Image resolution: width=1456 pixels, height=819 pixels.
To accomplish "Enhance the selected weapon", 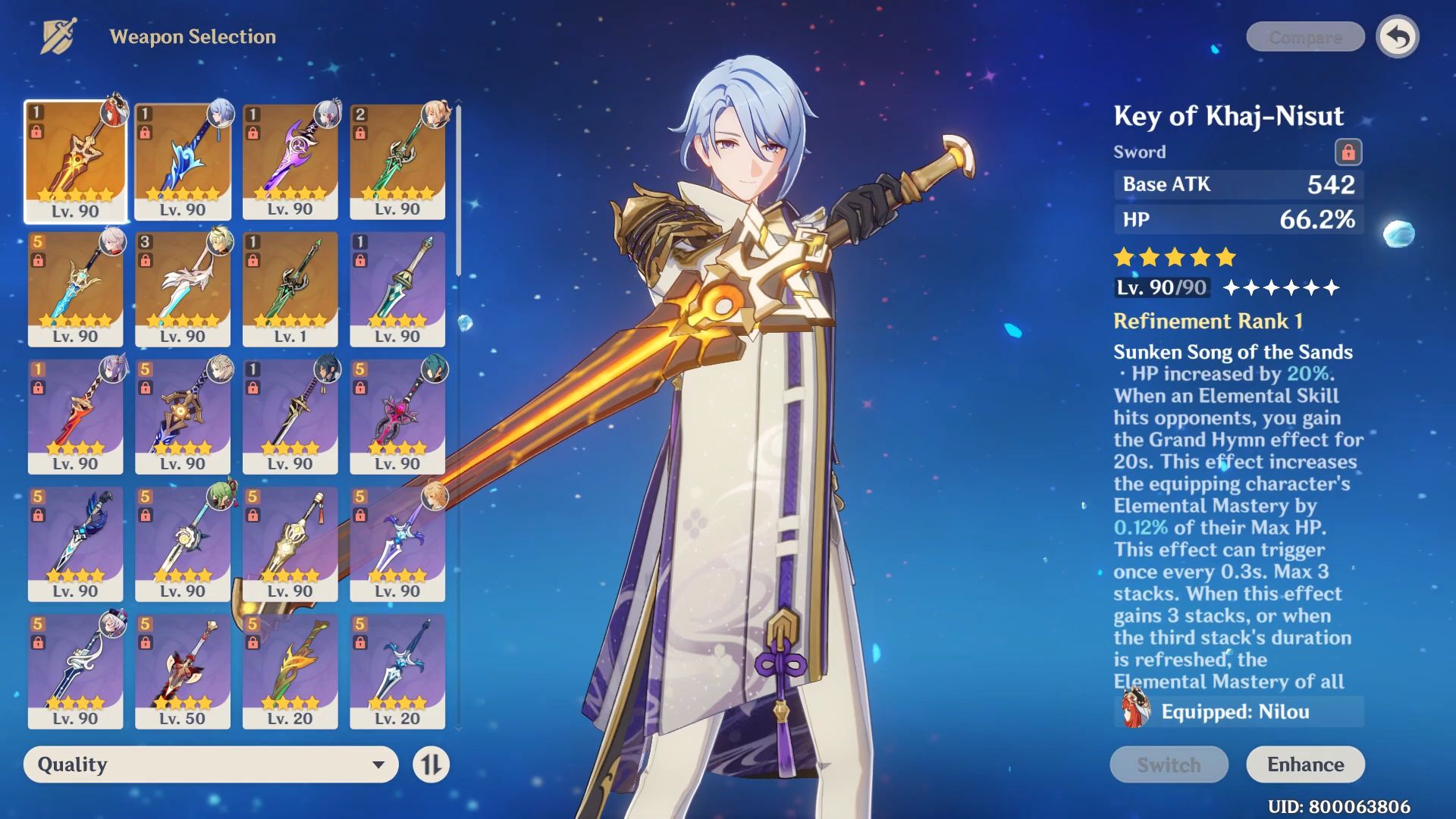I will pyautogui.click(x=1305, y=764).
